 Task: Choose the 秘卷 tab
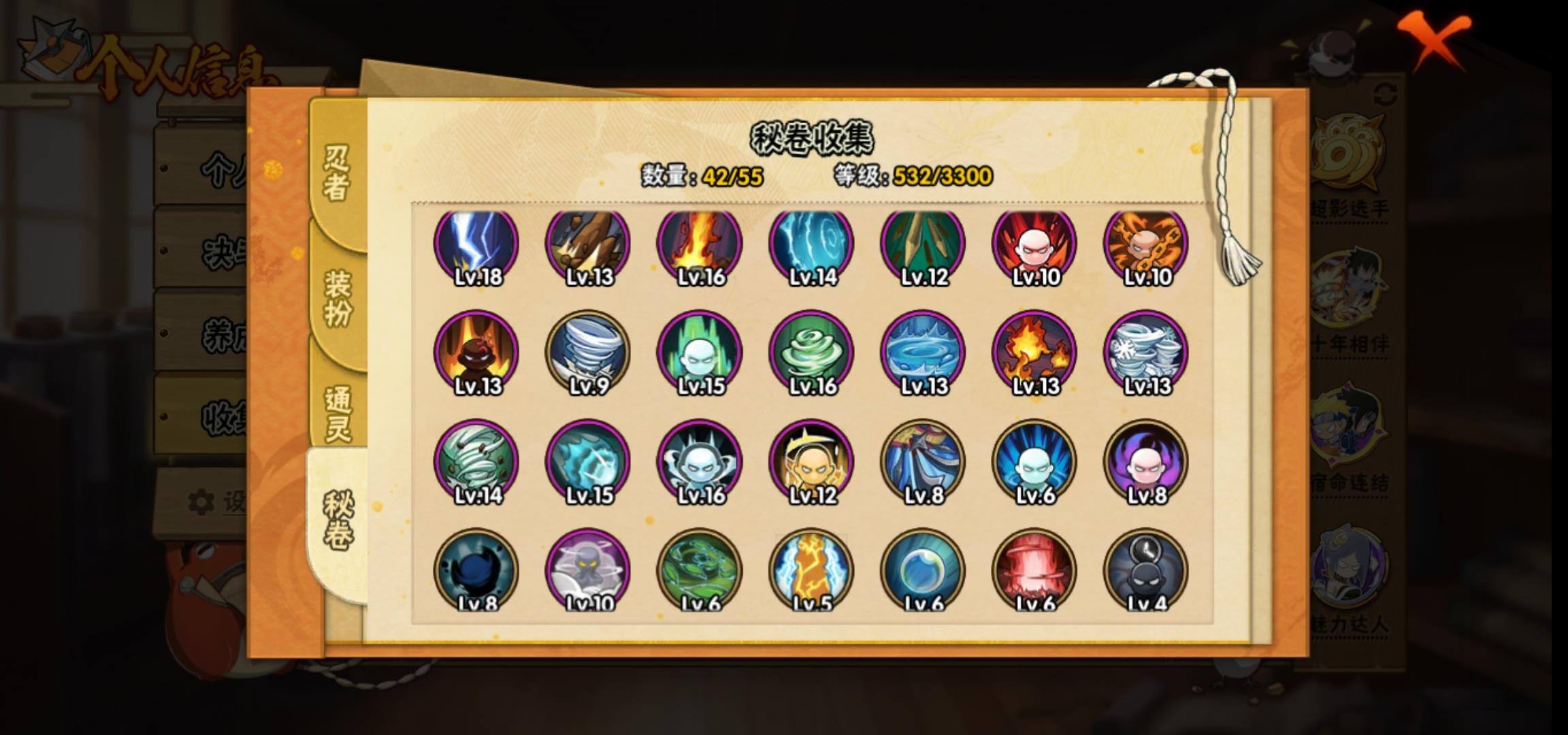click(338, 521)
